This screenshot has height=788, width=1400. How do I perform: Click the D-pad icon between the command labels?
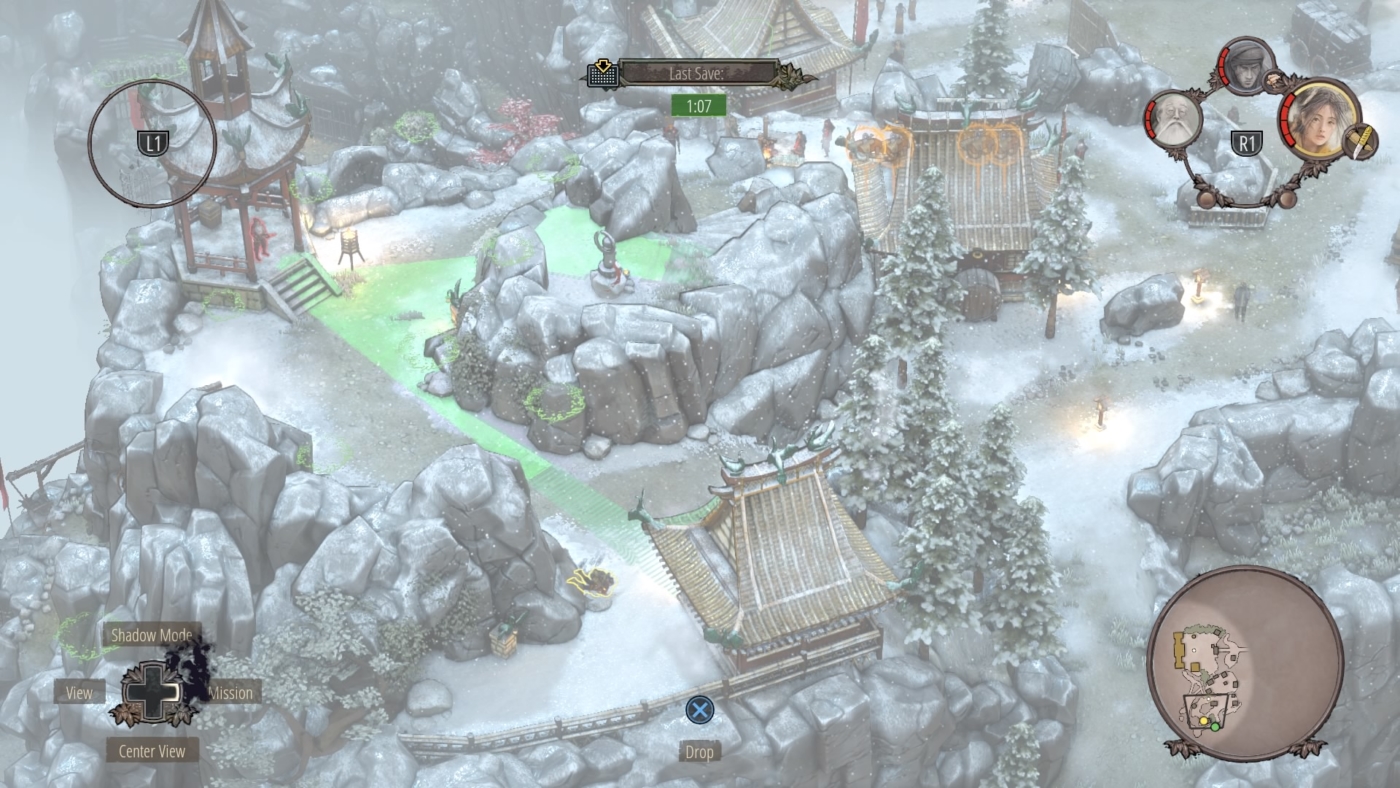point(152,692)
